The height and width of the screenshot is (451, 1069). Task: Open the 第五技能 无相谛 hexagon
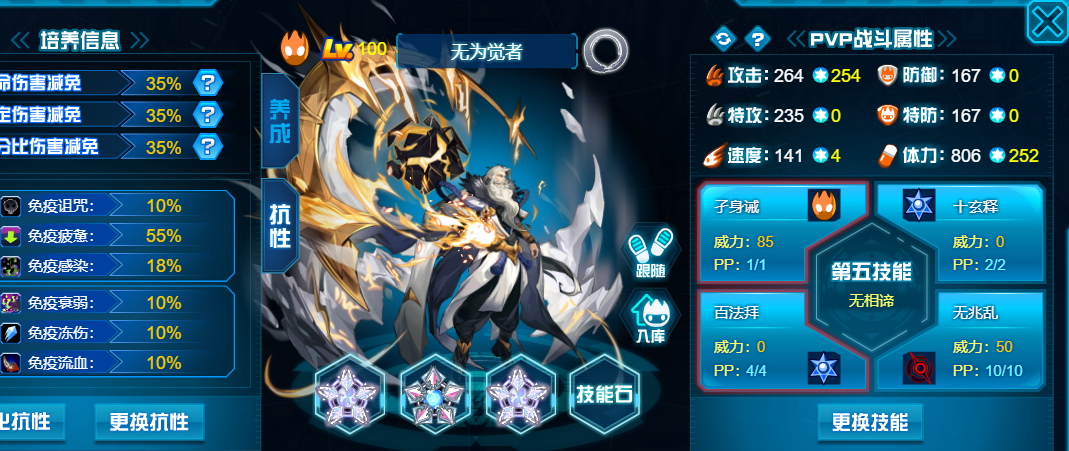871,284
